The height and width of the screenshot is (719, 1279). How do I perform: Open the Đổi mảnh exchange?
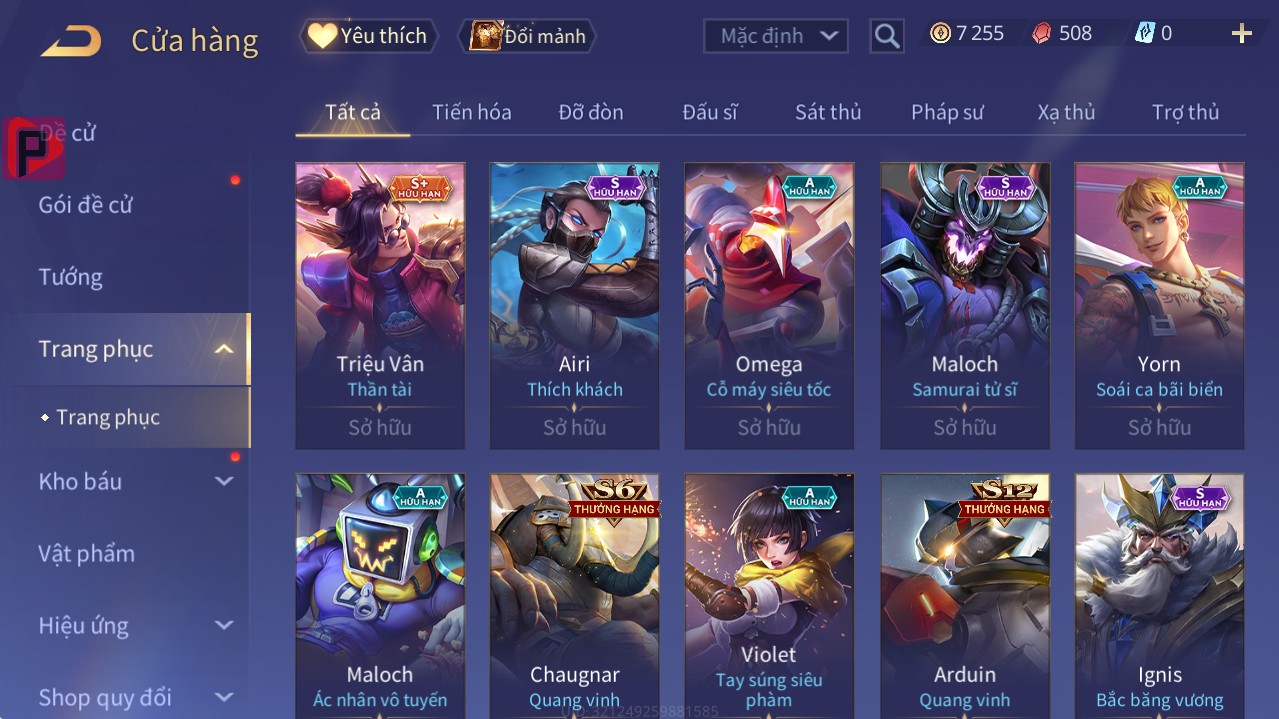pyautogui.click(x=528, y=36)
